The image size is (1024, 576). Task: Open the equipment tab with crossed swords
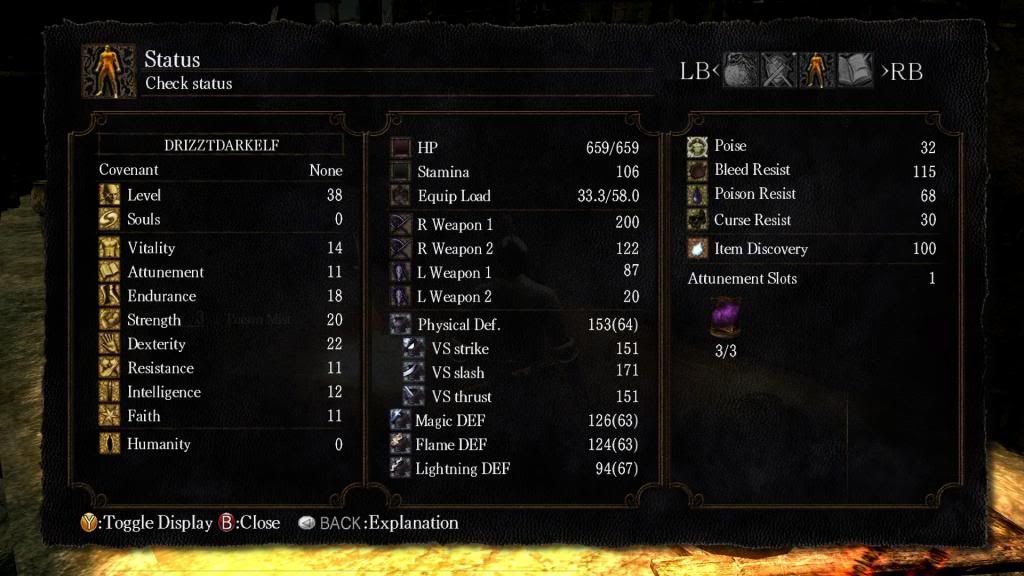pyautogui.click(x=779, y=71)
